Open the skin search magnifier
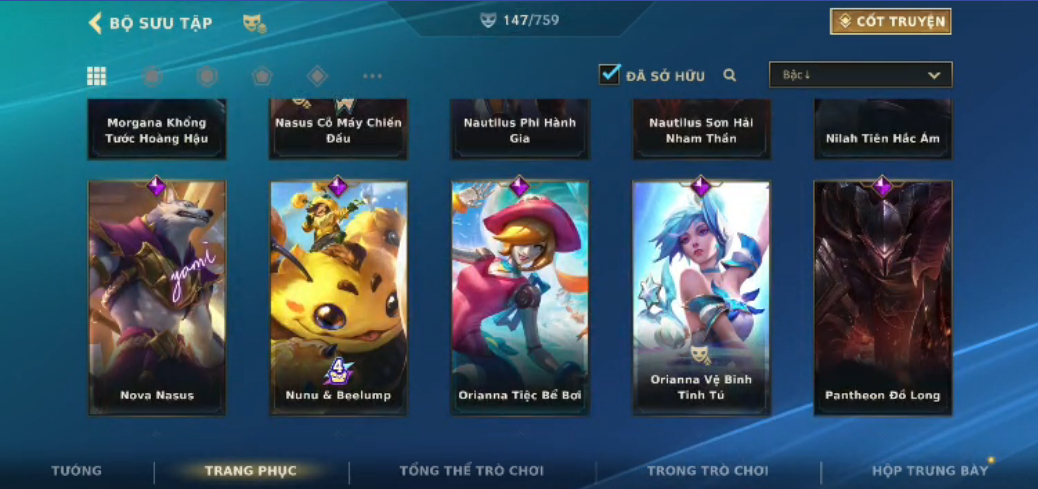Image resolution: width=1038 pixels, height=489 pixels. pyautogui.click(x=730, y=75)
